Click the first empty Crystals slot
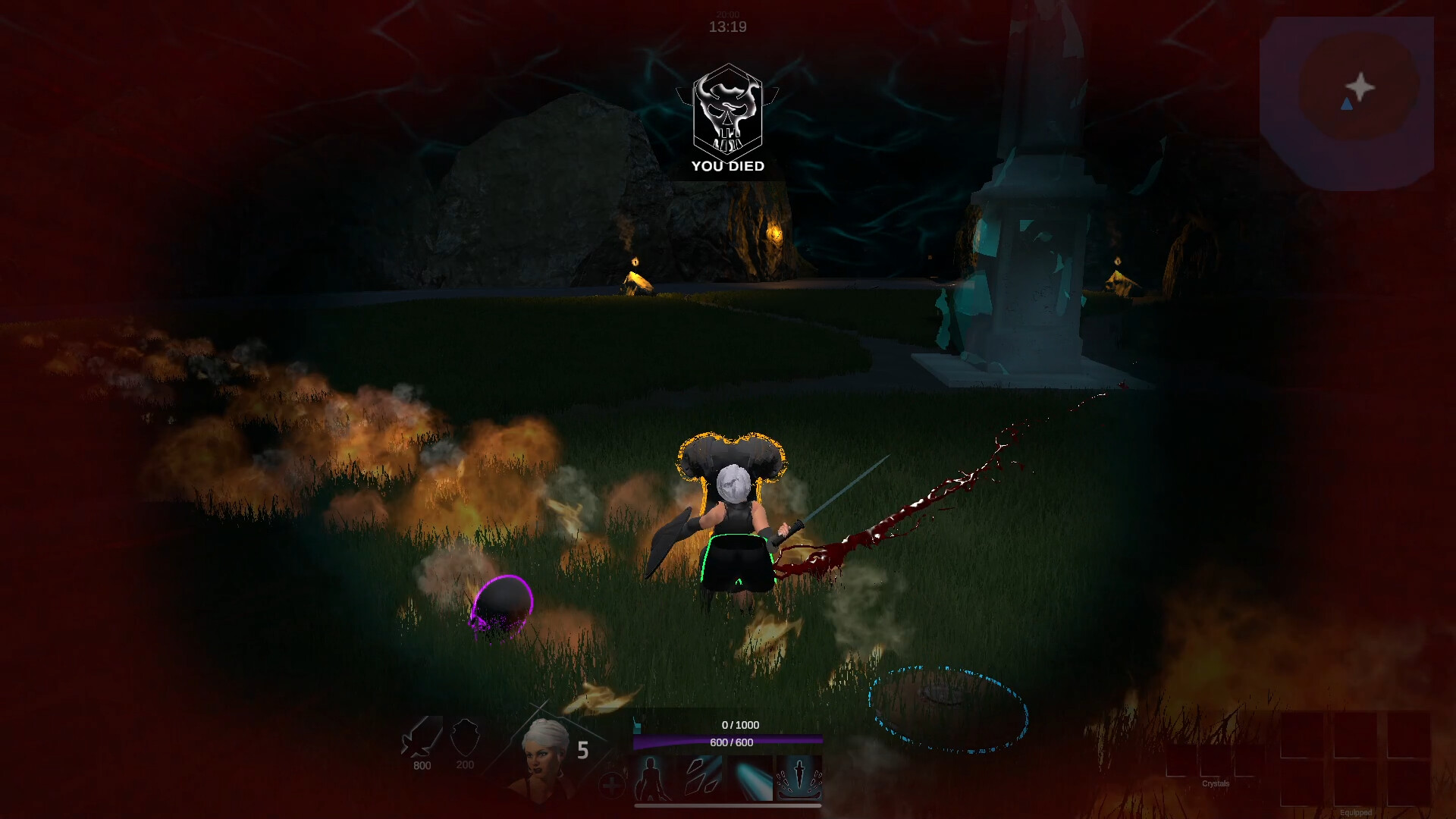This screenshot has height=819, width=1456. (1182, 760)
